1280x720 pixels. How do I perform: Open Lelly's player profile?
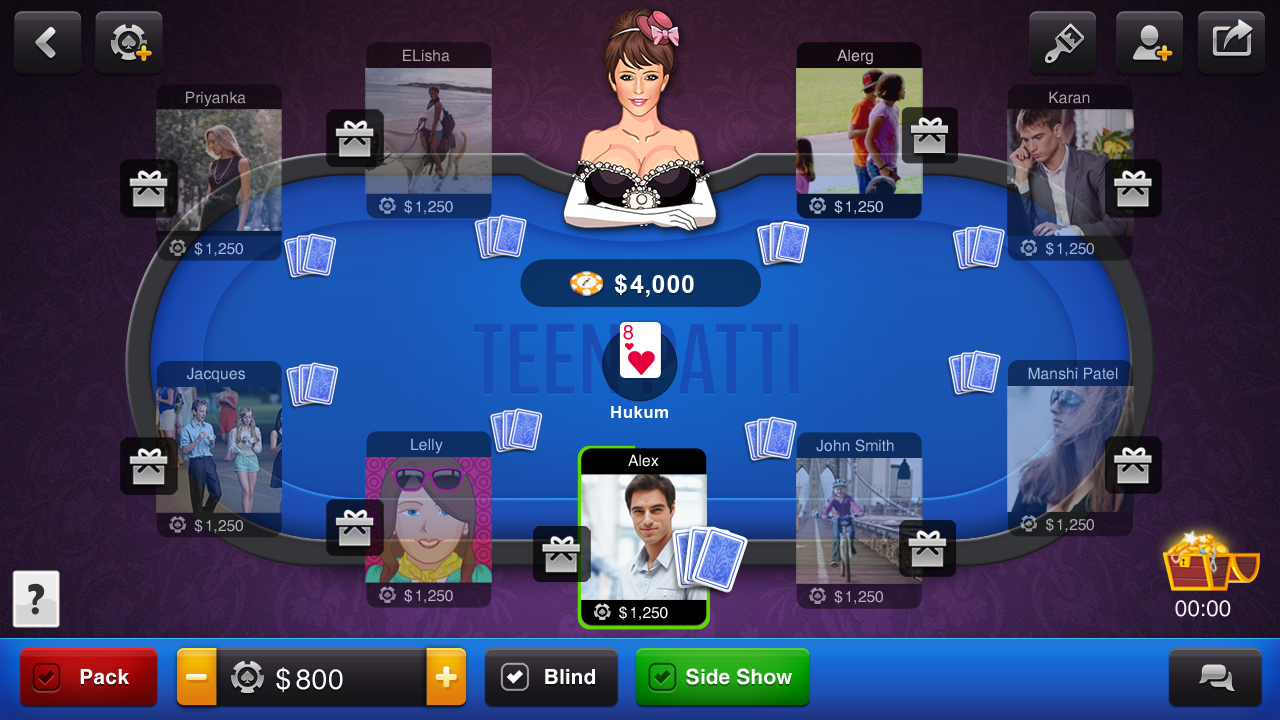tap(428, 518)
